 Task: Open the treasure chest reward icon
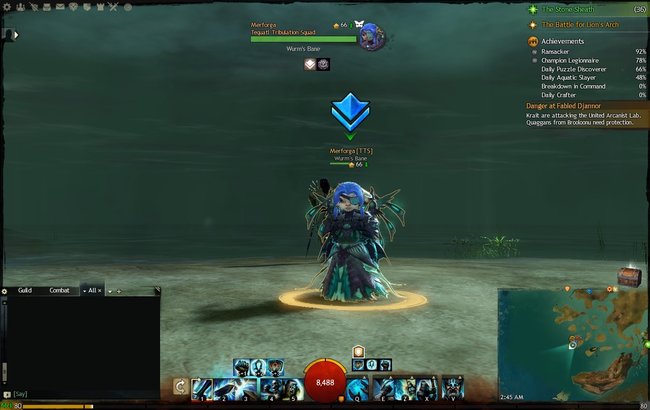[x=628, y=278]
